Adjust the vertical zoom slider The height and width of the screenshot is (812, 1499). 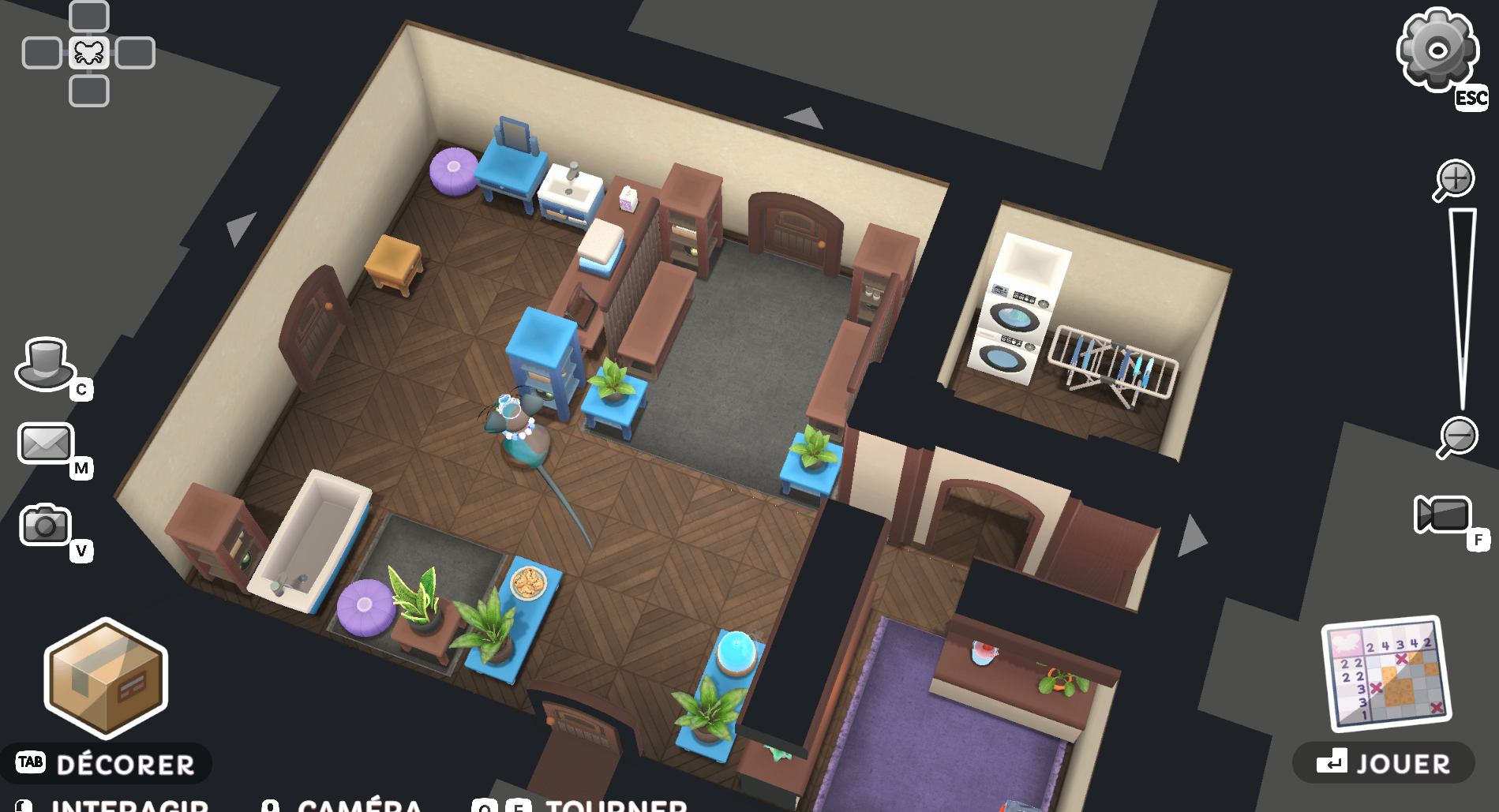point(1462,308)
